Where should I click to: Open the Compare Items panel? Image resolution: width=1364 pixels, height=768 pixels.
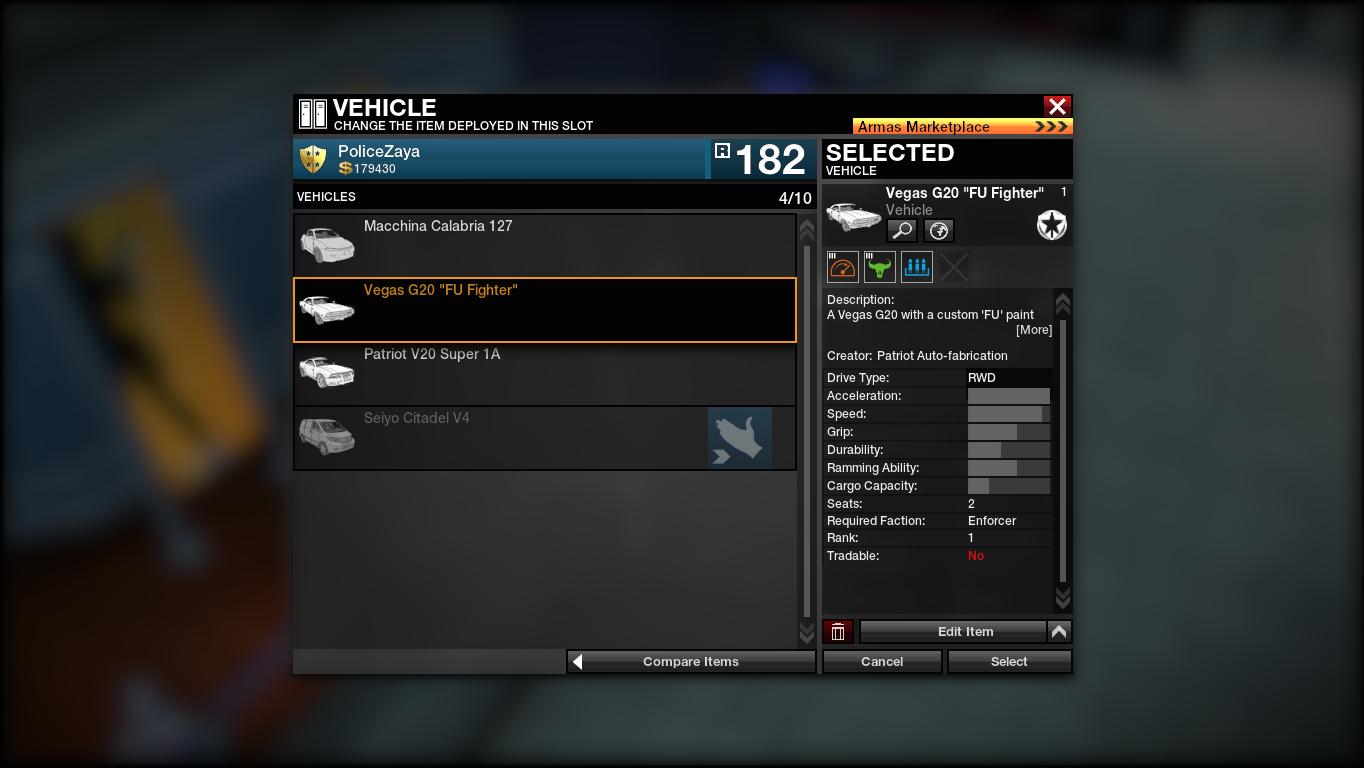coord(691,662)
